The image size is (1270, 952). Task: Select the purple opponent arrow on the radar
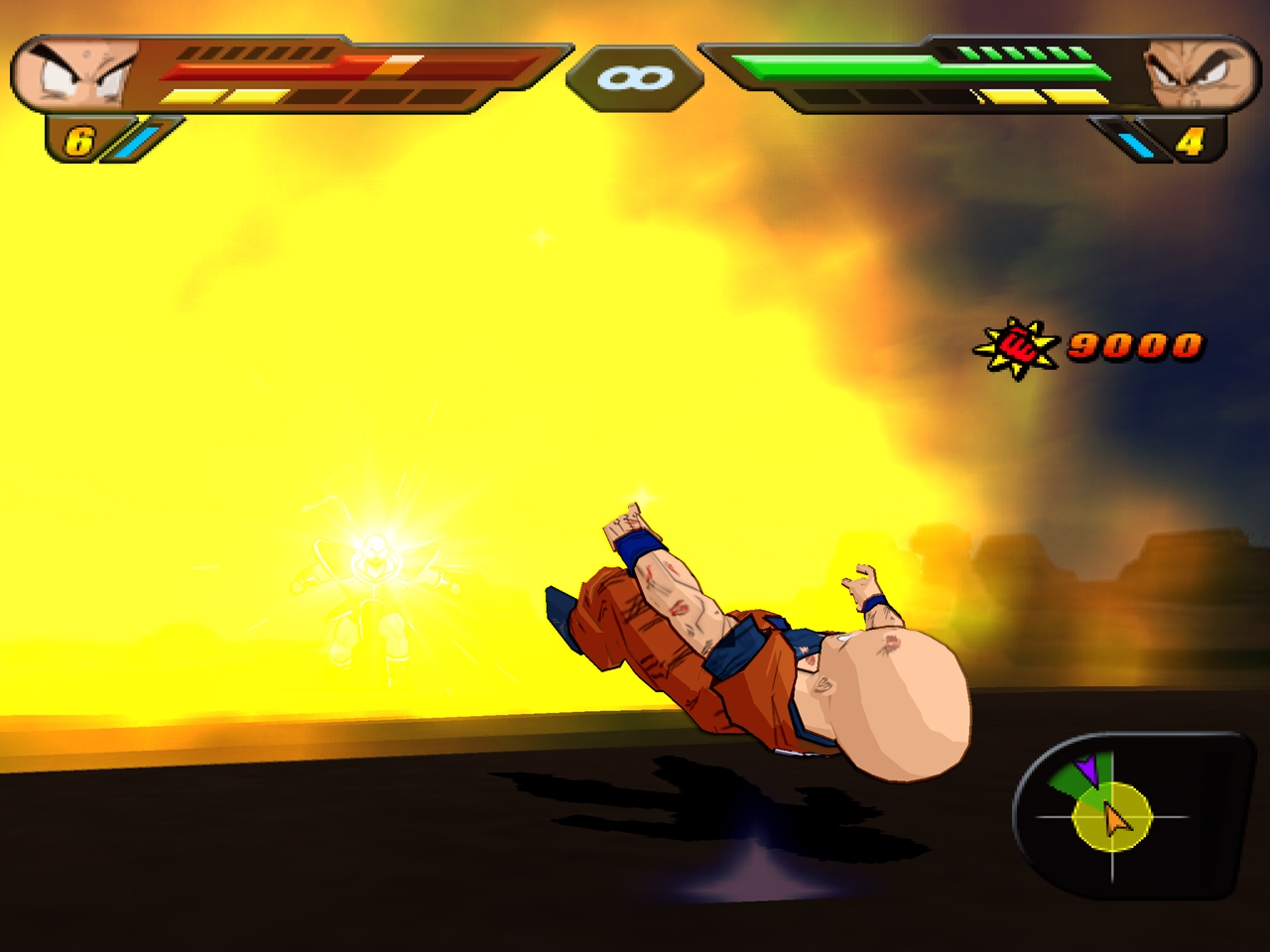click(1089, 769)
